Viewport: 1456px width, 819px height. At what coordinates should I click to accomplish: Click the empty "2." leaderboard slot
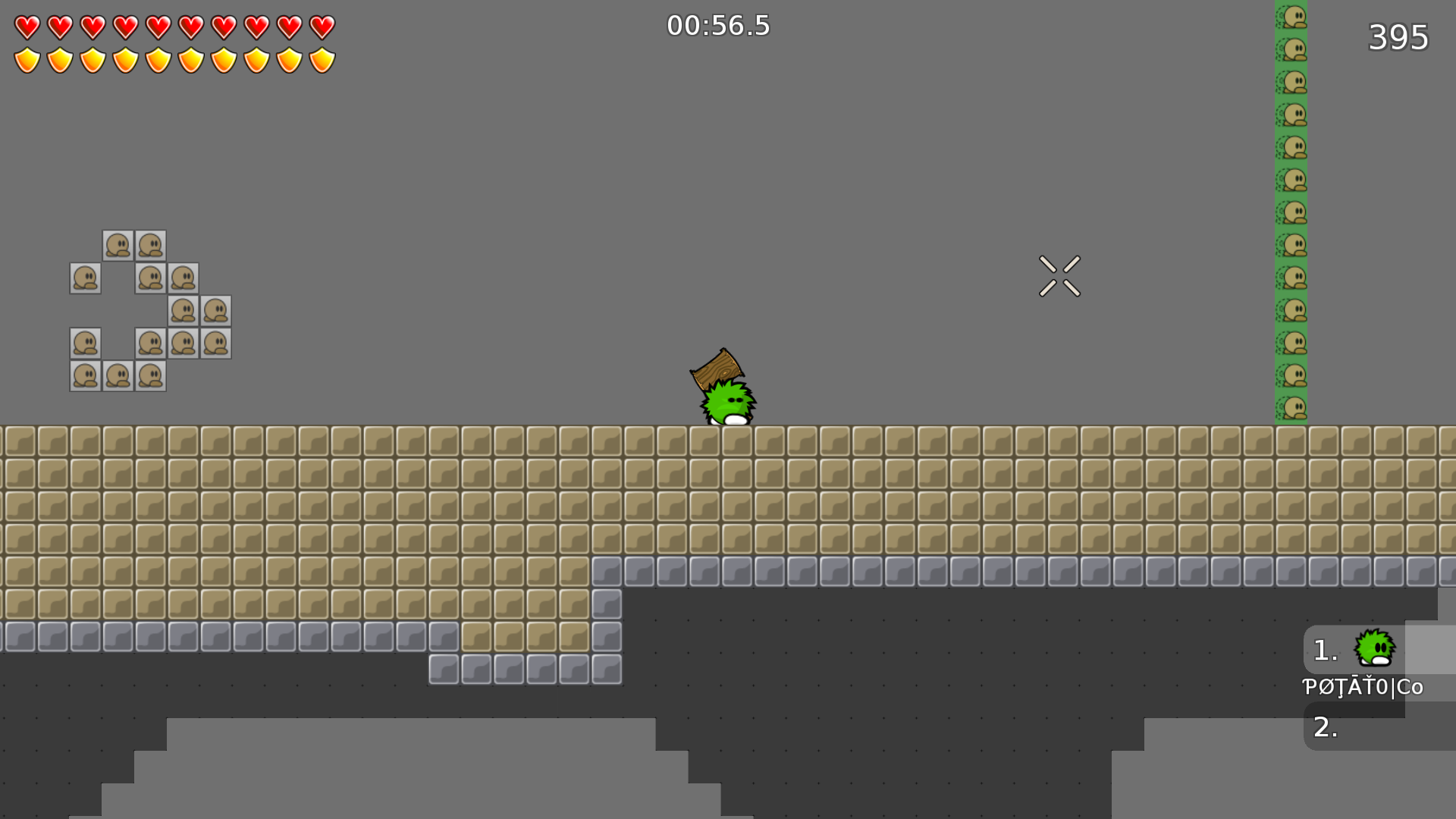pyautogui.click(x=1324, y=728)
